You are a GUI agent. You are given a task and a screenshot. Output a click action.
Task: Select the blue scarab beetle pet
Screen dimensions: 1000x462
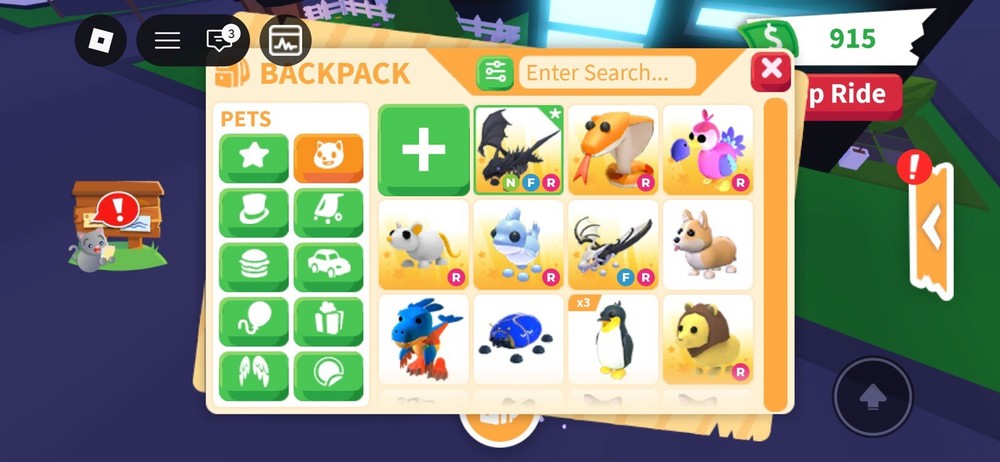[x=518, y=339]
